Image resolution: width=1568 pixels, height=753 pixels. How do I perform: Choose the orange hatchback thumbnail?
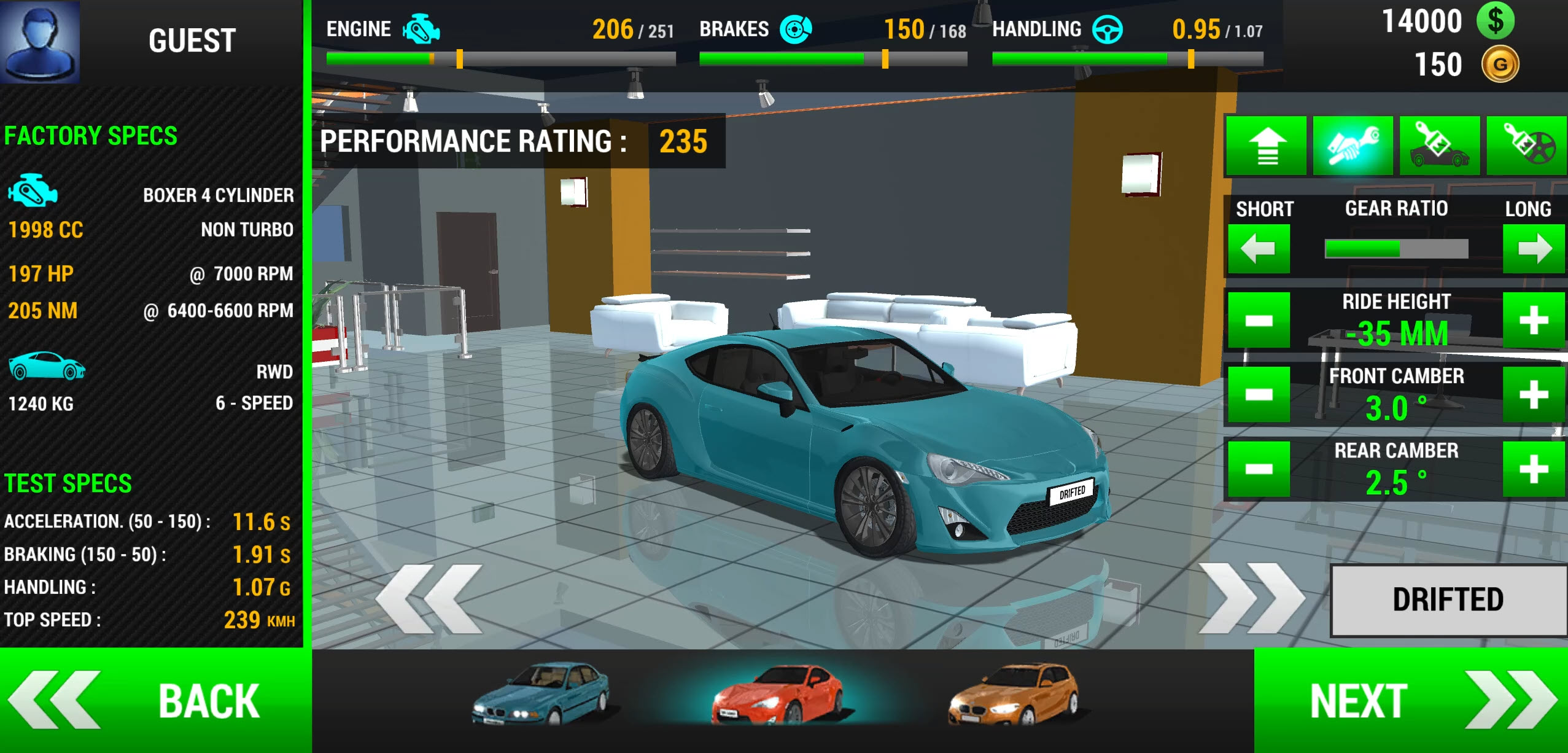pos(1013,694)
